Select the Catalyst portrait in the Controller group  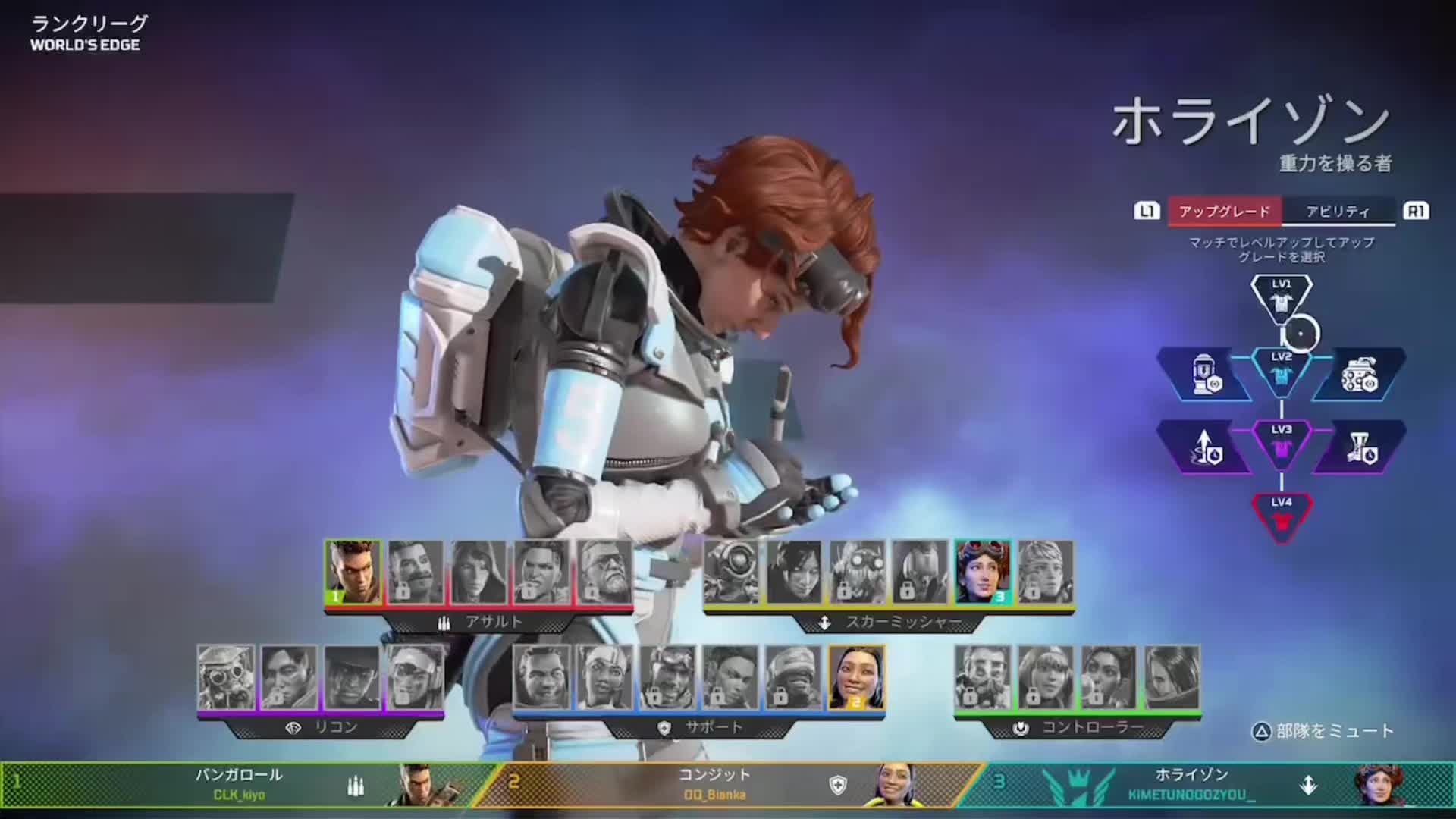[1172, 676]
